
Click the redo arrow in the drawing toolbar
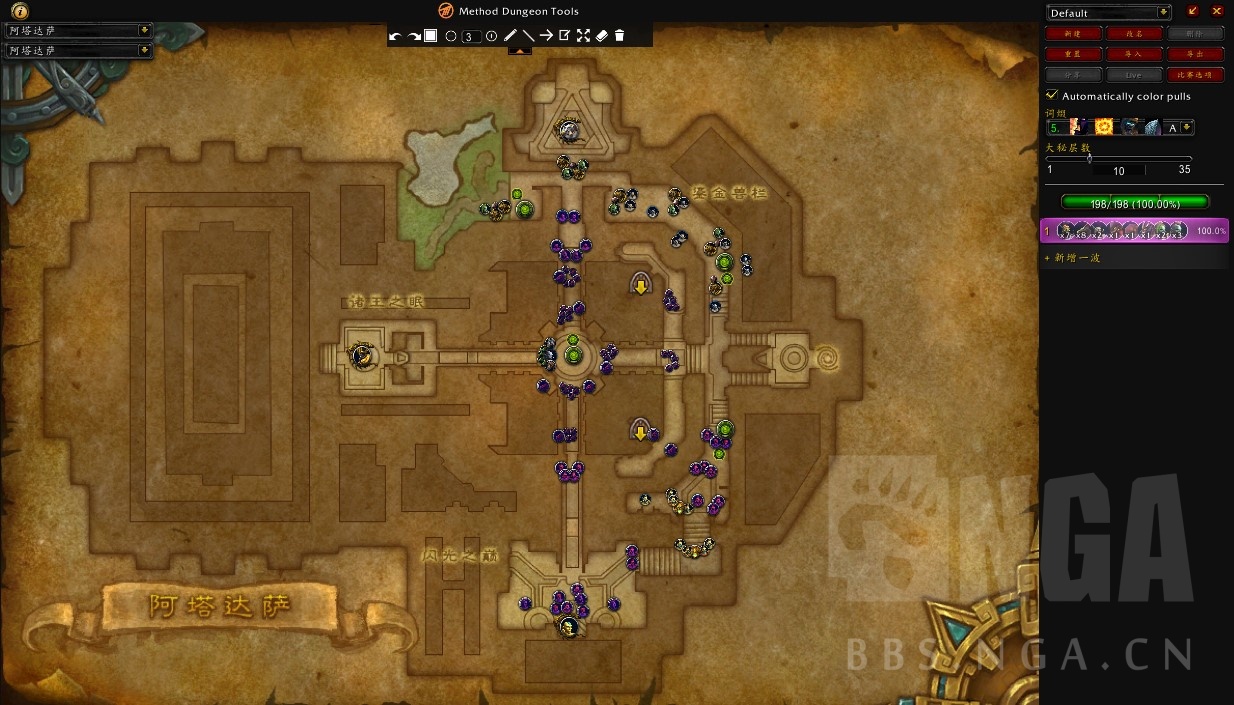(x=413, y=36)
